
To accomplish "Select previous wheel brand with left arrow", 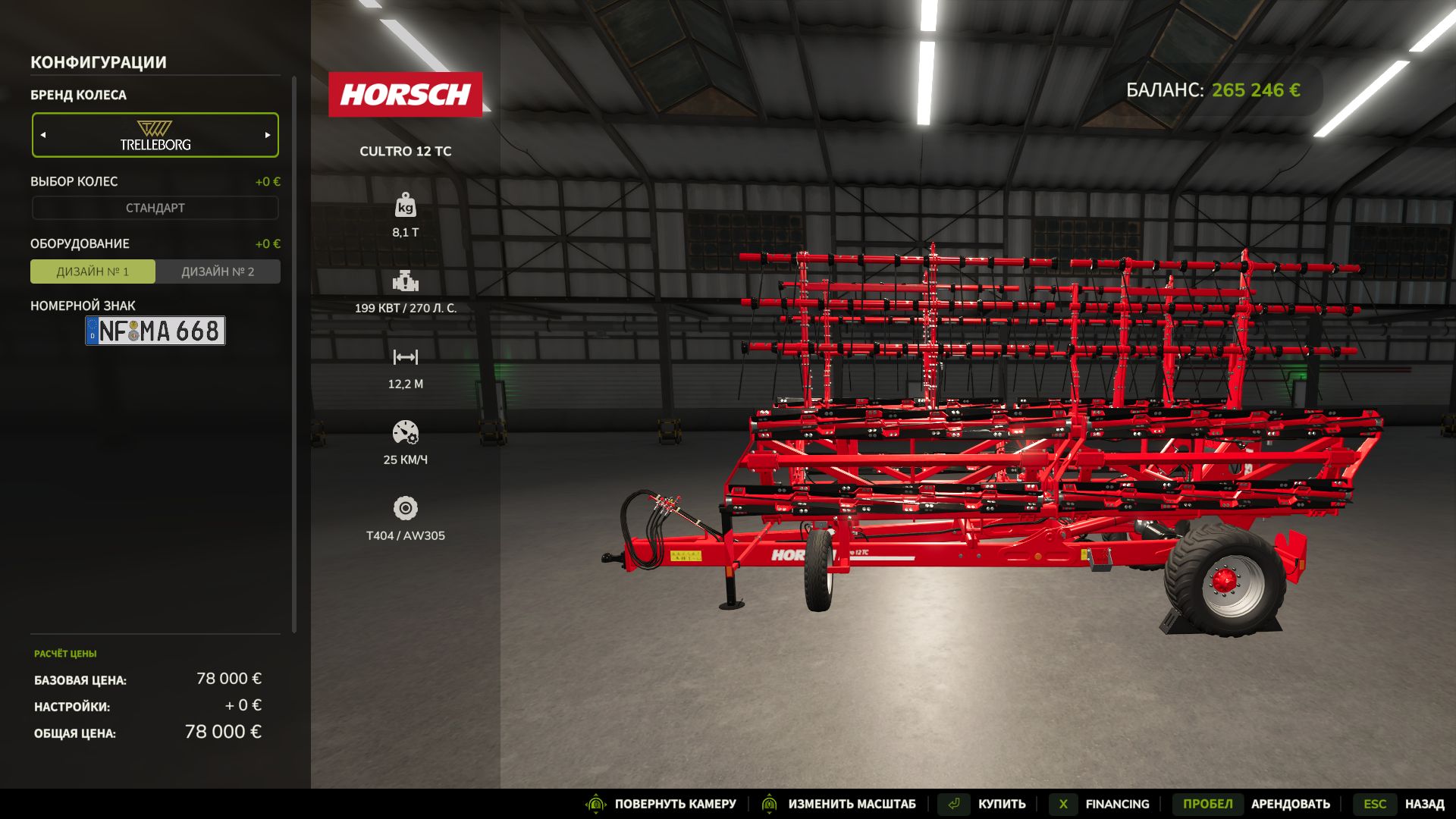I will (x=43, y=135).
